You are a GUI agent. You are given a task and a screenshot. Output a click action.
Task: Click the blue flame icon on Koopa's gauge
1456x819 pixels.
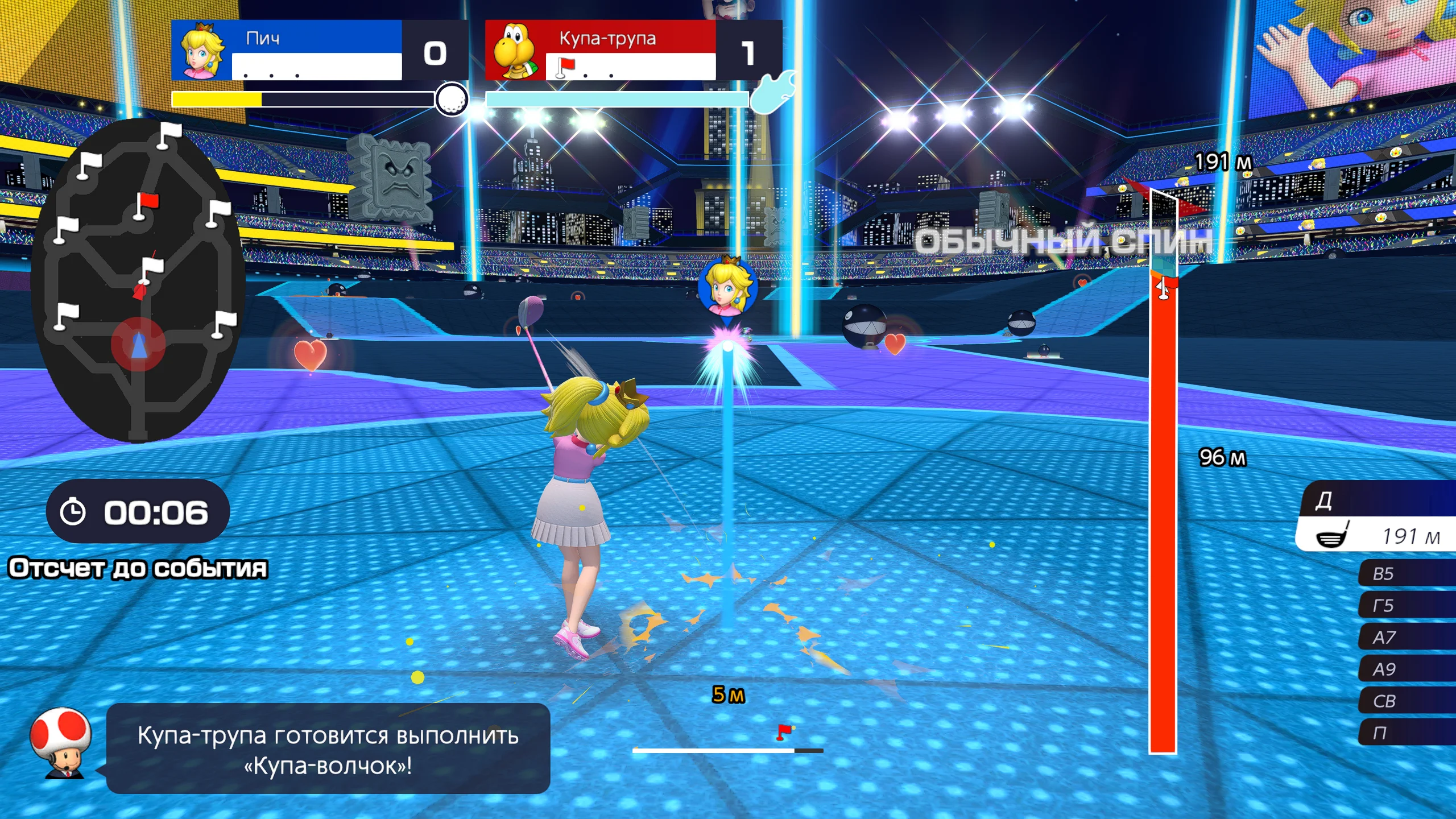click(773, 95)
